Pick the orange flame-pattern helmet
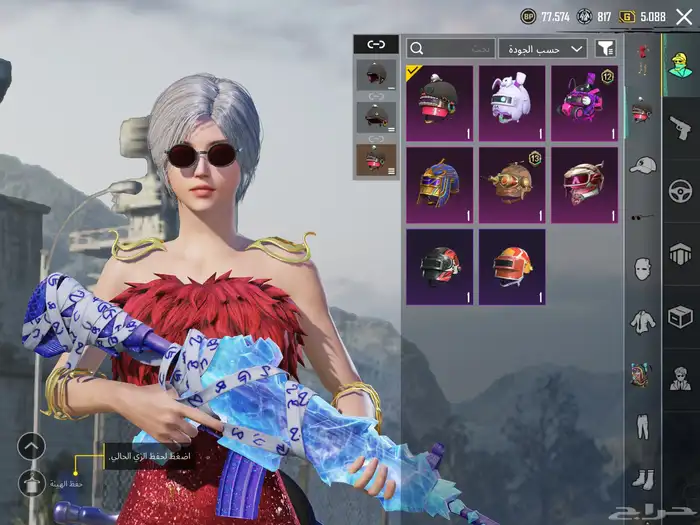This screenshot has width=700, height=525. pyautogui.click(x=512, y=267)
